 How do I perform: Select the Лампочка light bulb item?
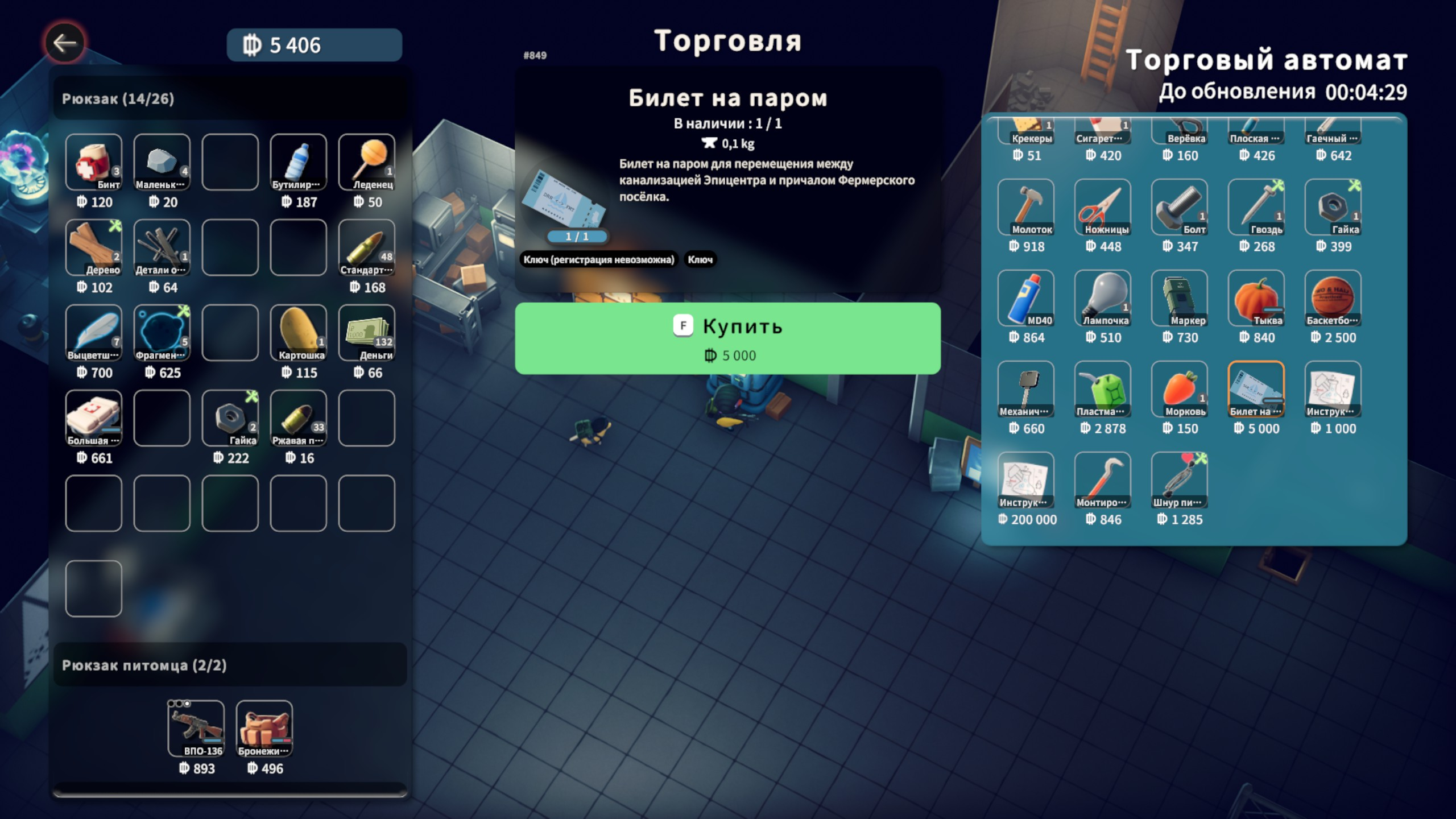[x=1103, y=298]
